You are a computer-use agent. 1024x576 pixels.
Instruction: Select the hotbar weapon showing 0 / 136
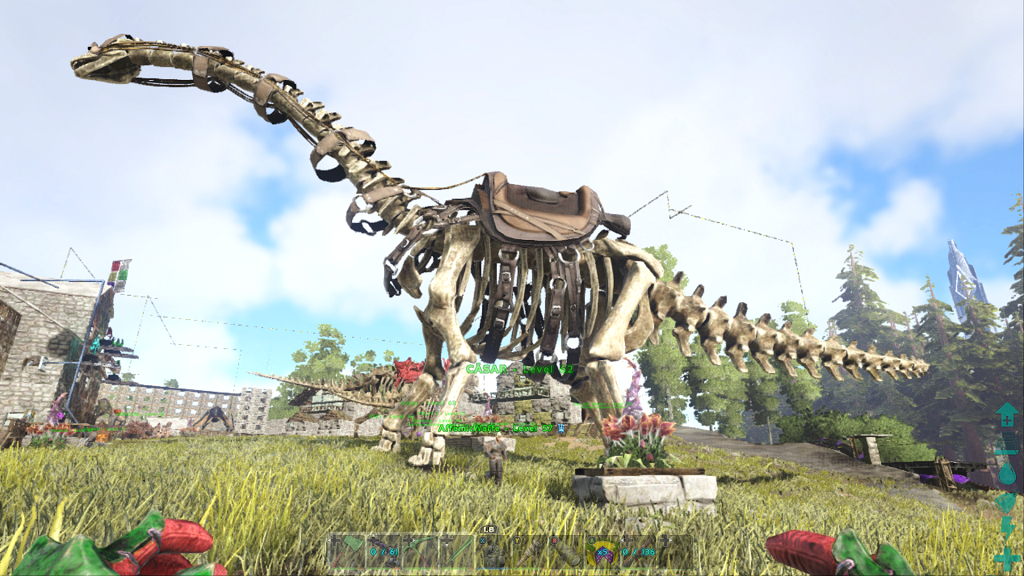639,552
